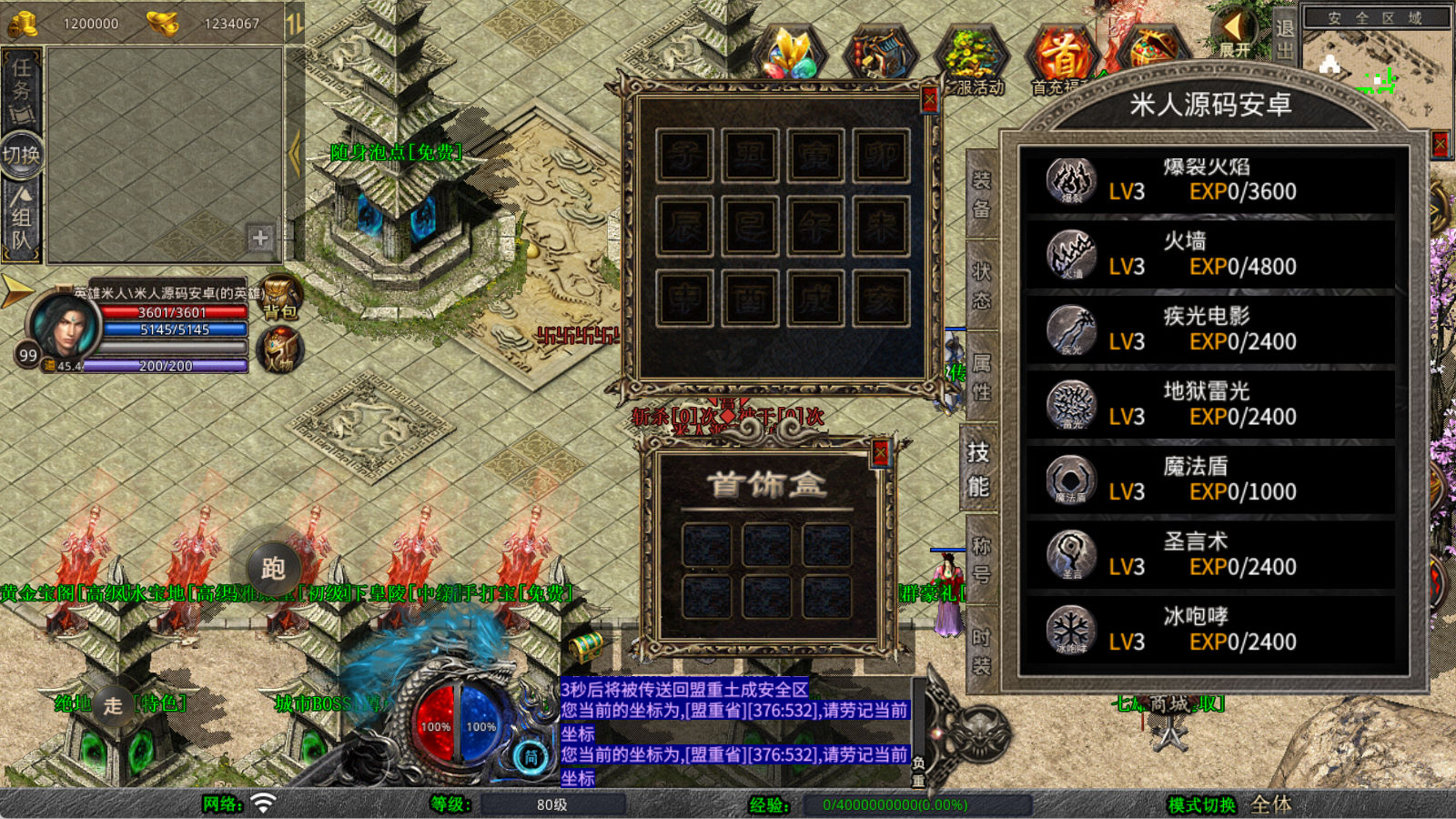Switch to the 称号 title tab

[981, 559]
